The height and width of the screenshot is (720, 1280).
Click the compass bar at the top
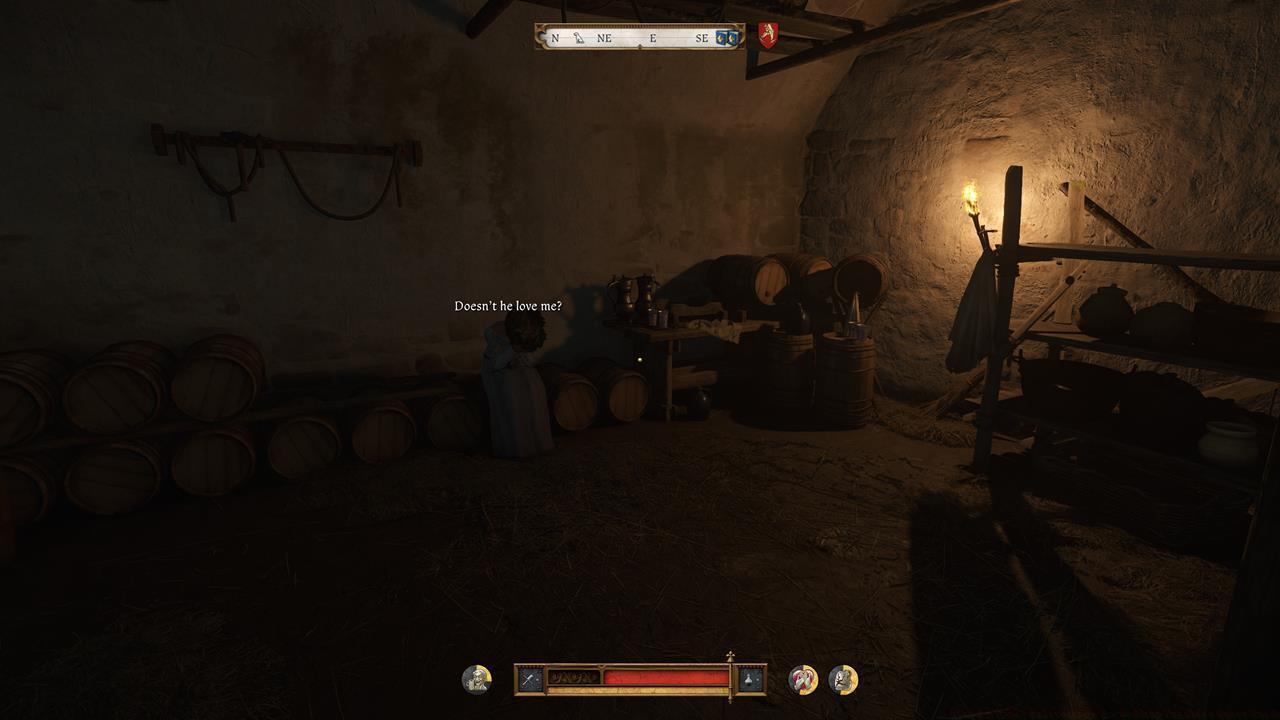tap(640, 38)
